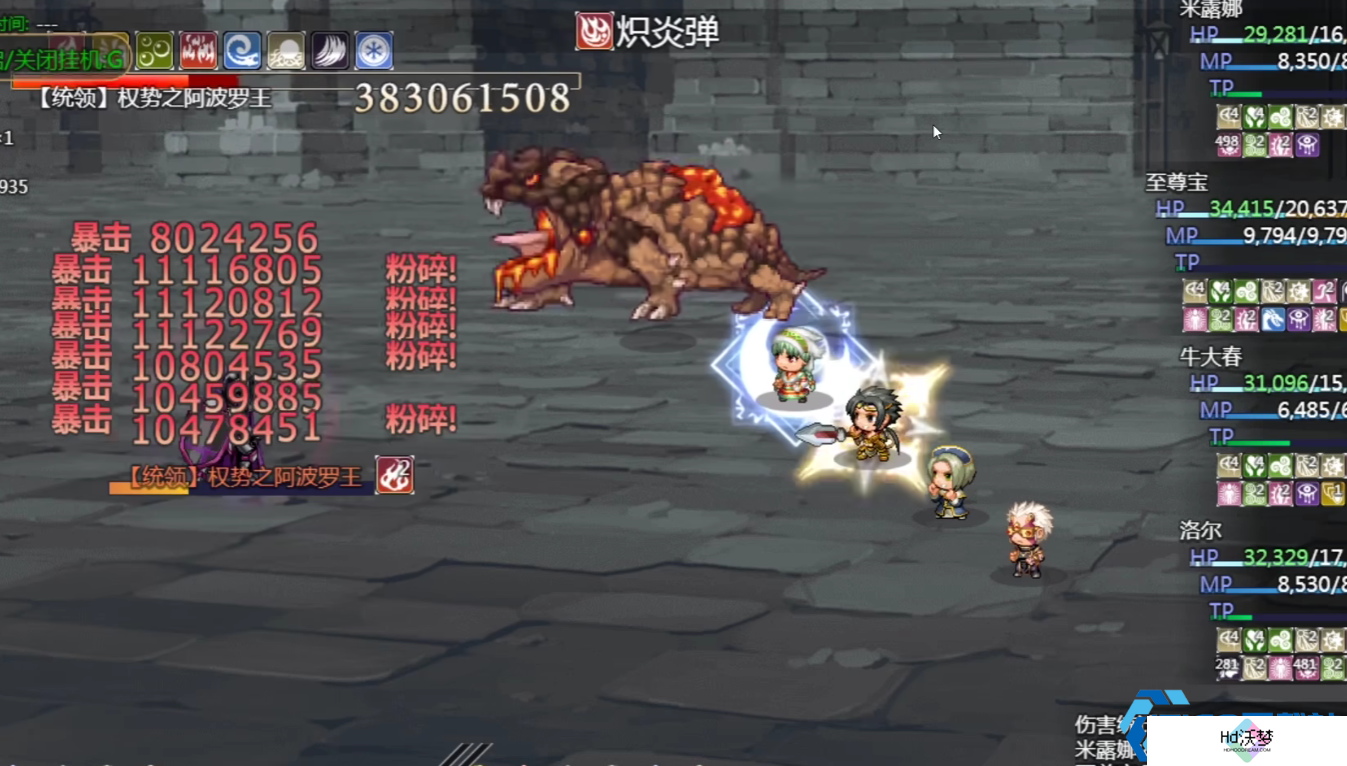Inspect the yellow shield buff on 牛大春
This screenshot has height=766, width=1347.
coord(1332,493)
